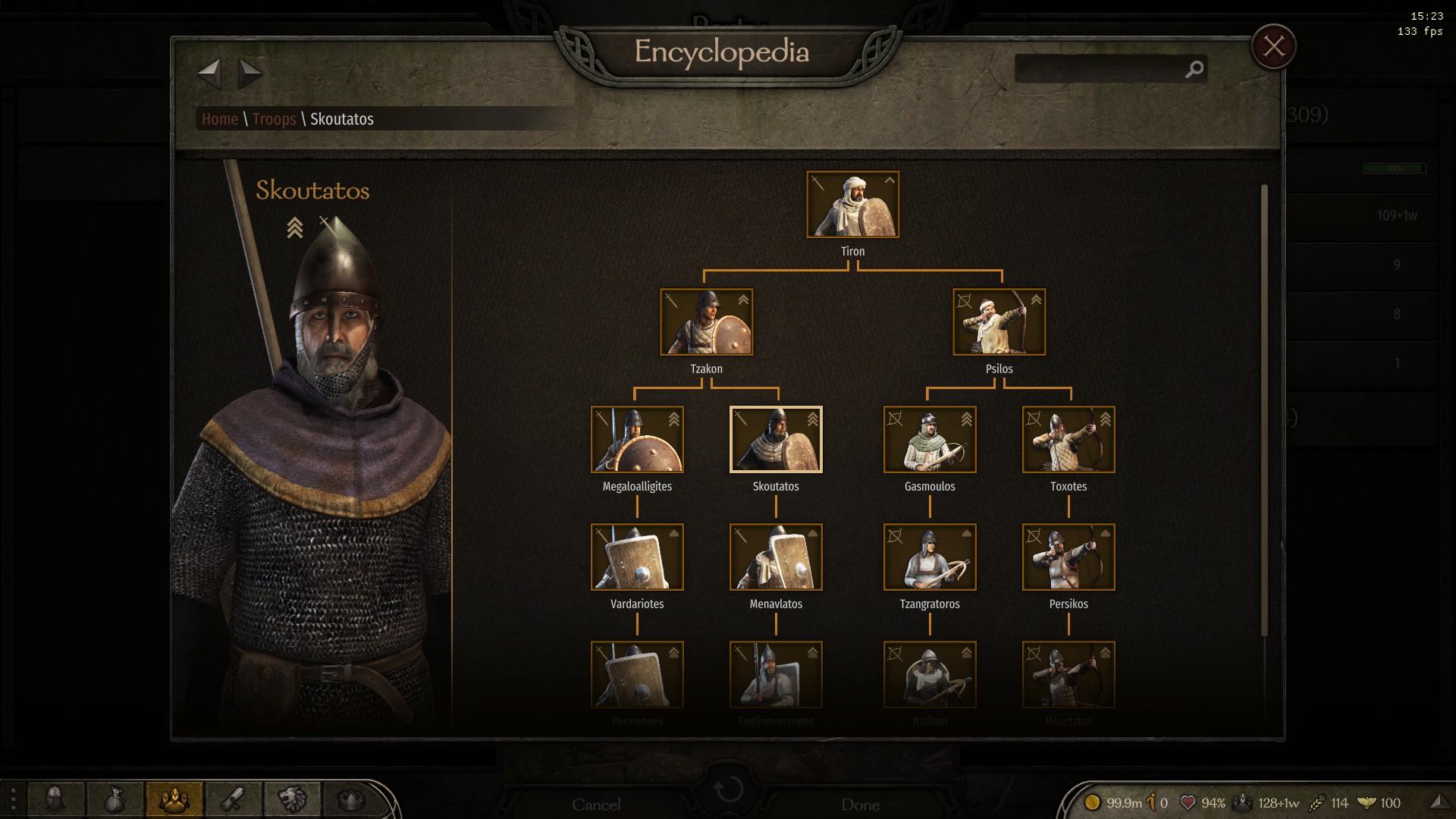The width and height of the screenshot is (1456, 819).
Task: Close the Encyclopedia window
Action: tap(1273, 47)
